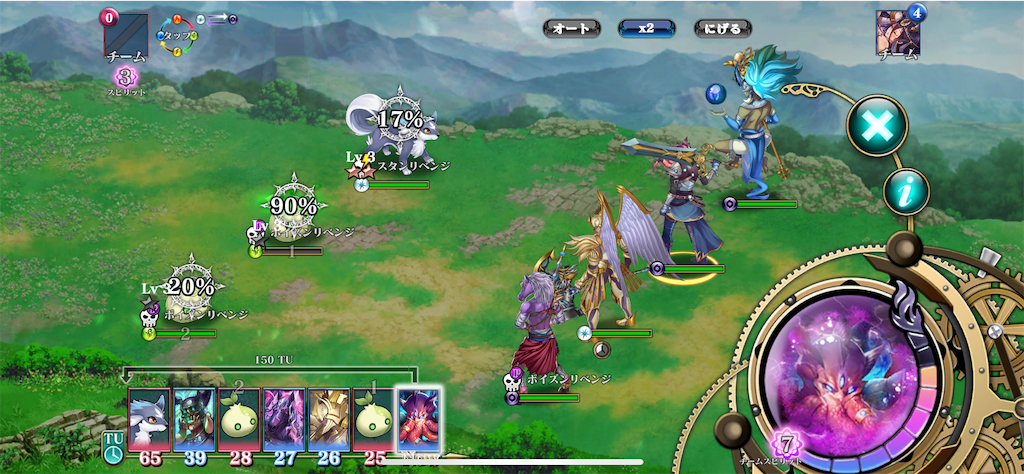
Task: Open the info button marked i
Action: pyautogui.click(x=906, y=192)
